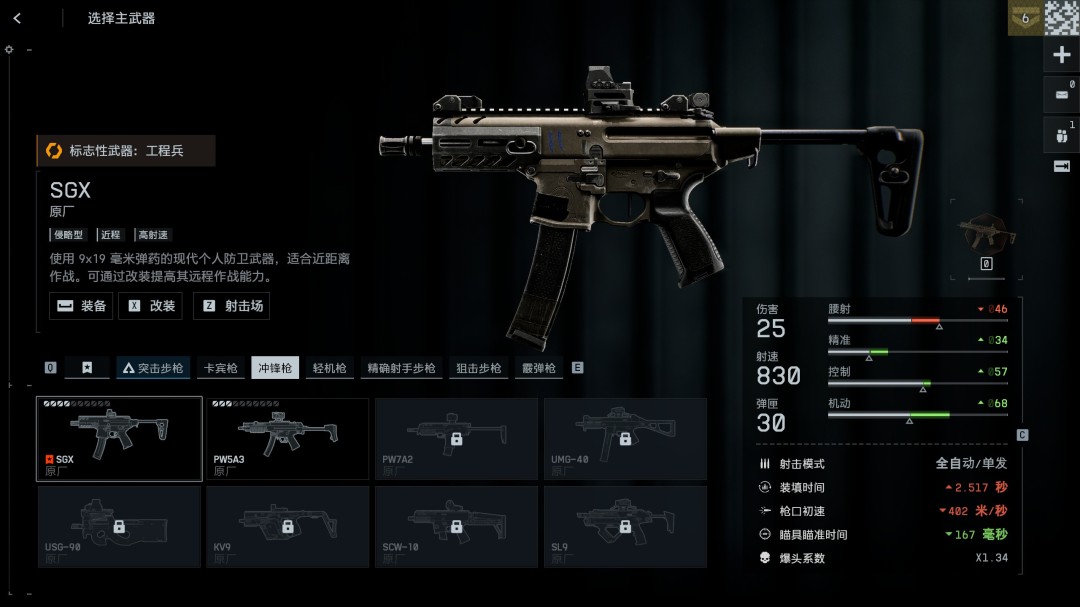
Task: Pick the locked USG-90 weapon tile
Action: (x=119, y=526)
